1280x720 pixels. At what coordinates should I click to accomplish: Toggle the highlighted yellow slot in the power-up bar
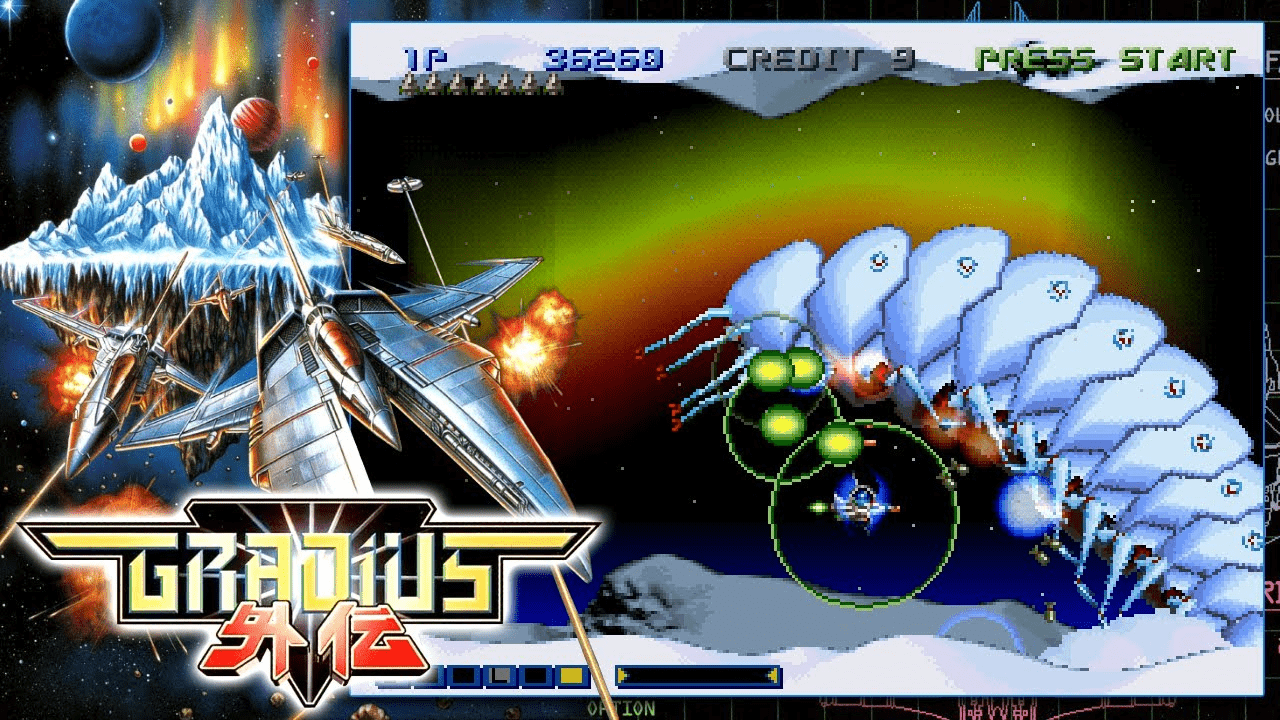pyautogui.click(x=571, y=675)
